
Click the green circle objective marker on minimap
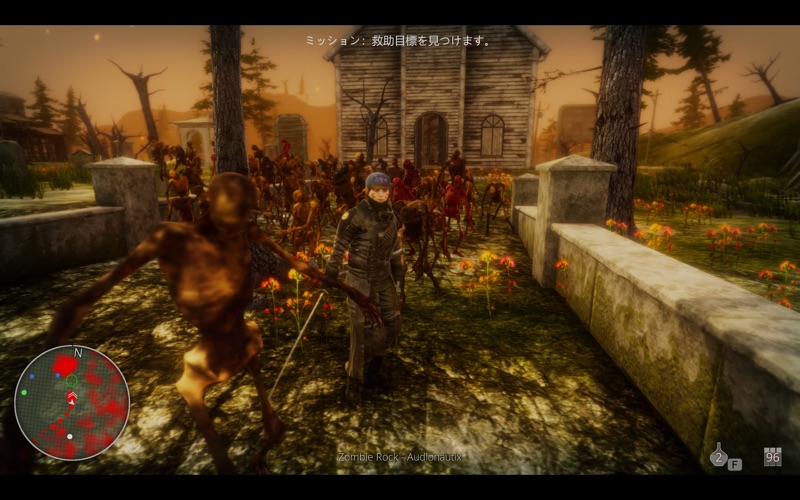click(71, 380)
